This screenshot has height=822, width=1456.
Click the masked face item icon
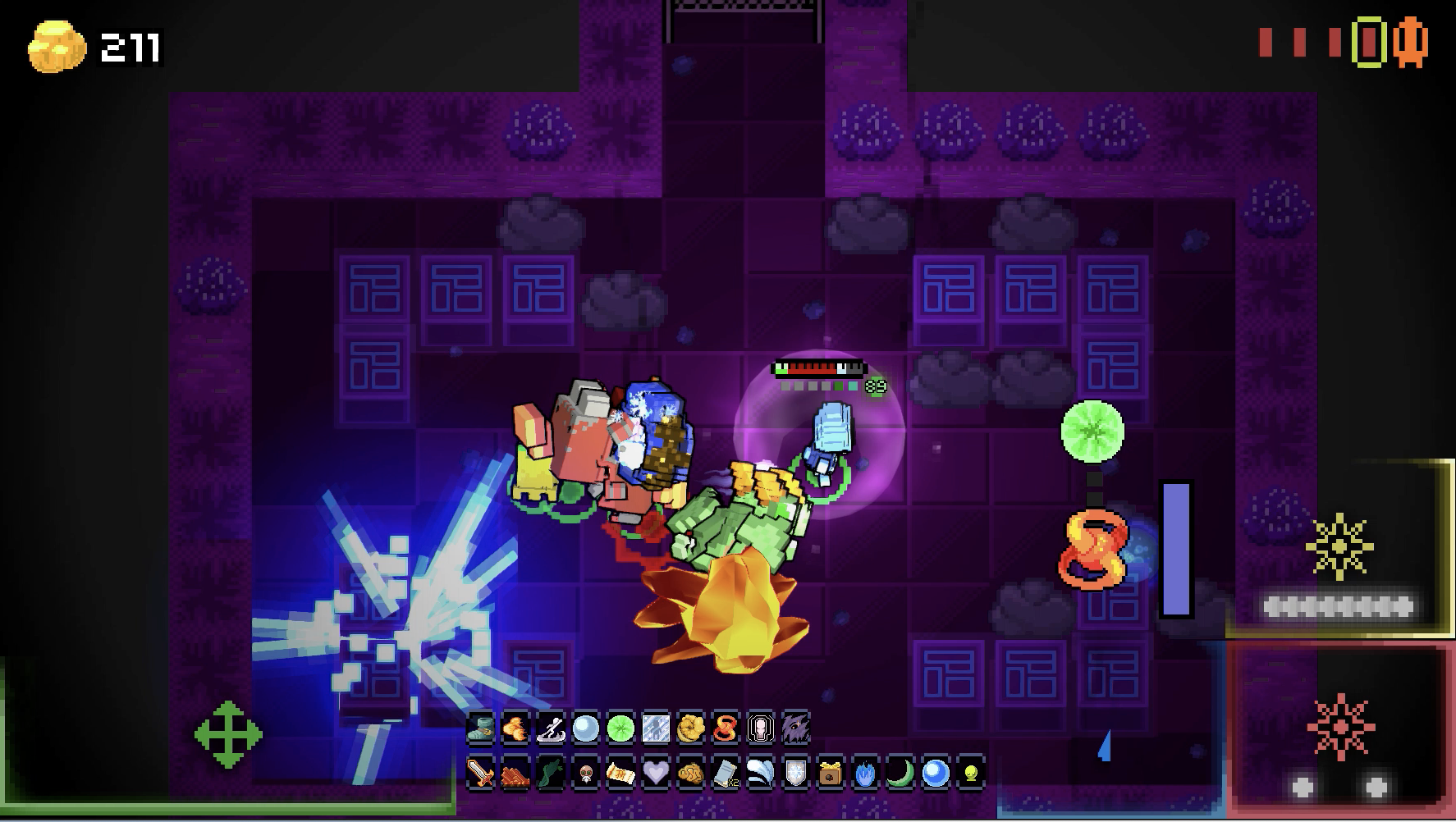pos(585,773)
